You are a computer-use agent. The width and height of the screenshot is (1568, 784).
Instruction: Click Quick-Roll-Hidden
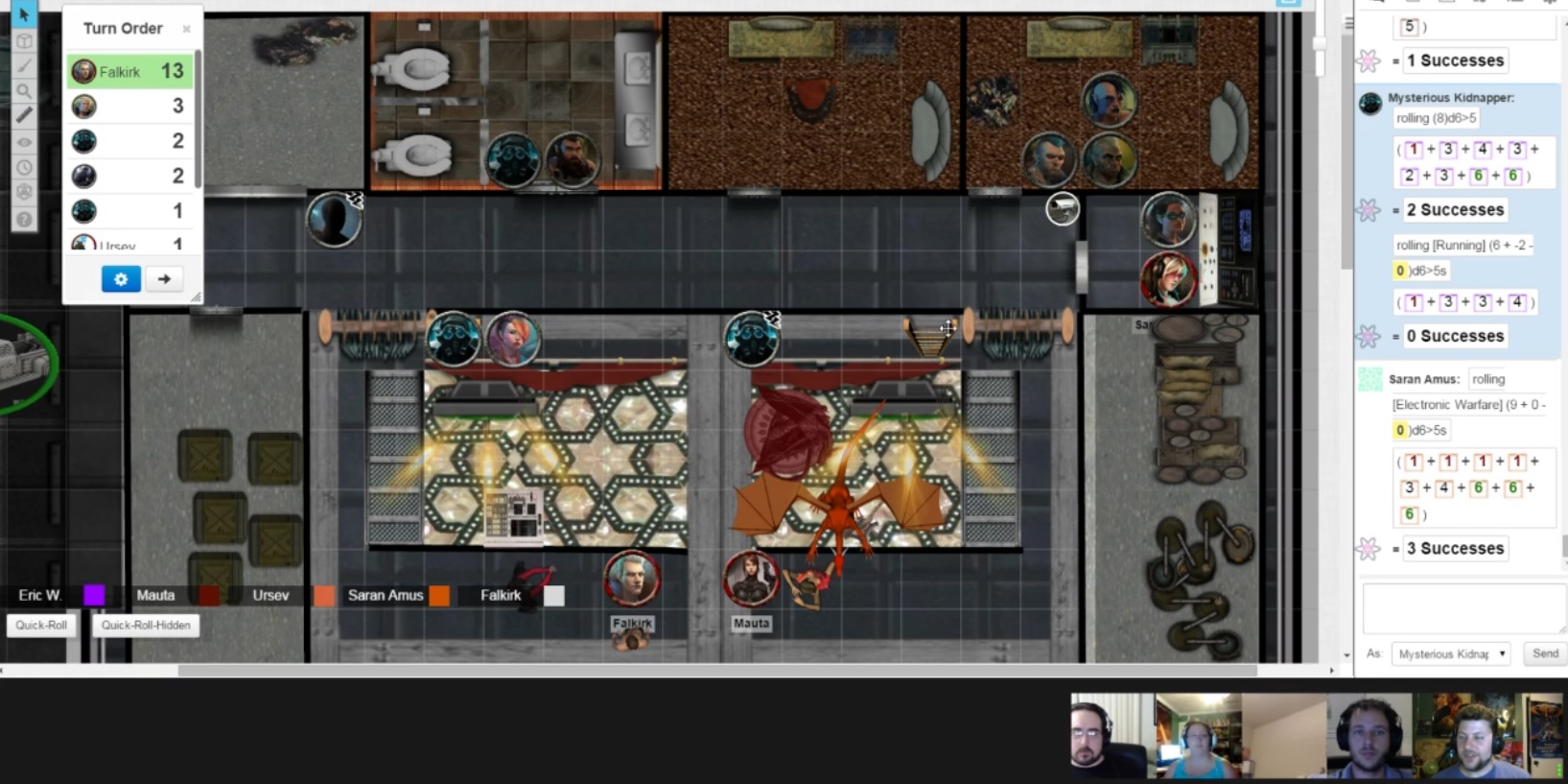click(145, 625)
